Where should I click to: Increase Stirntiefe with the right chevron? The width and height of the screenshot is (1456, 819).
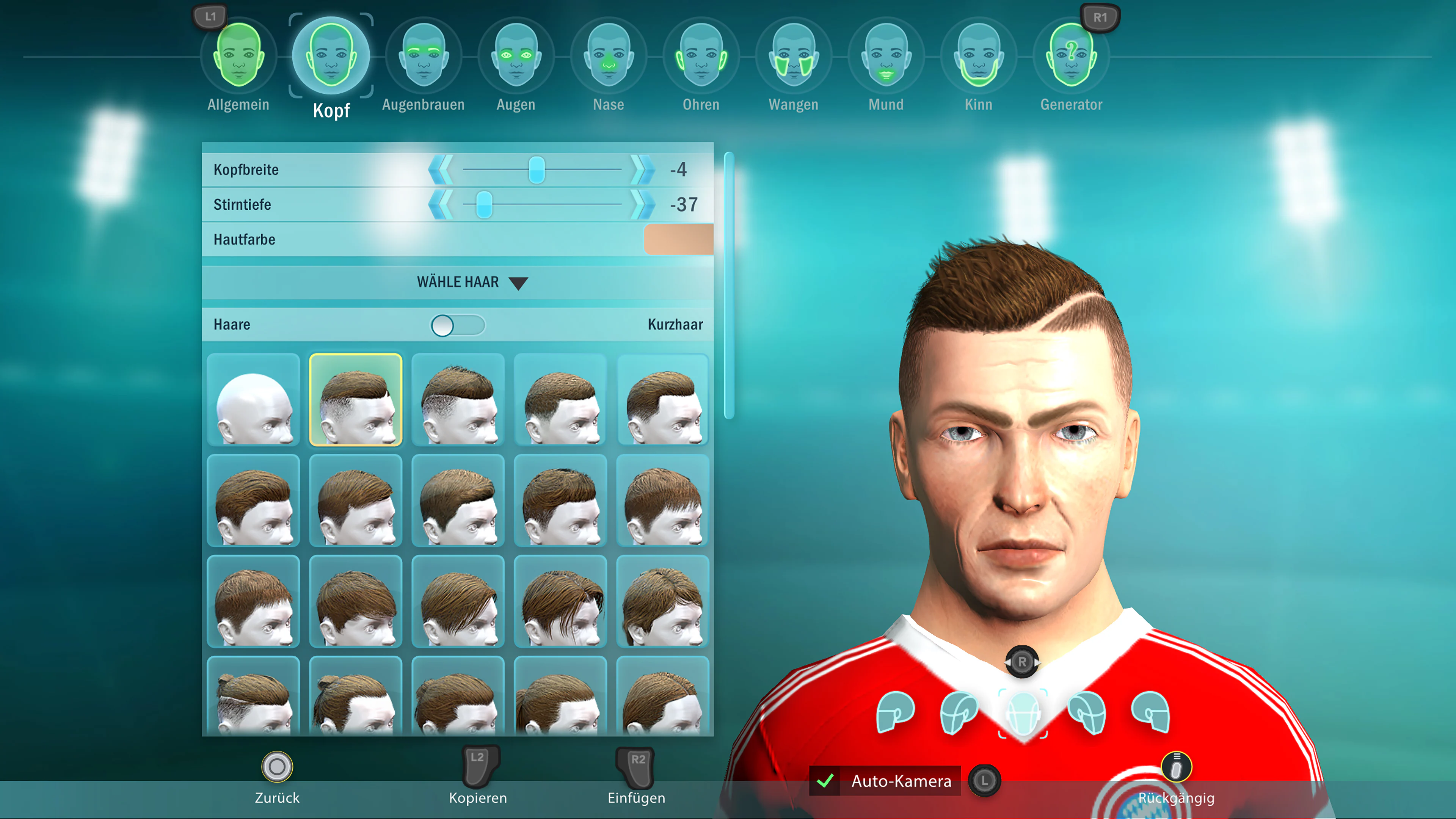(x=640, y=205)
